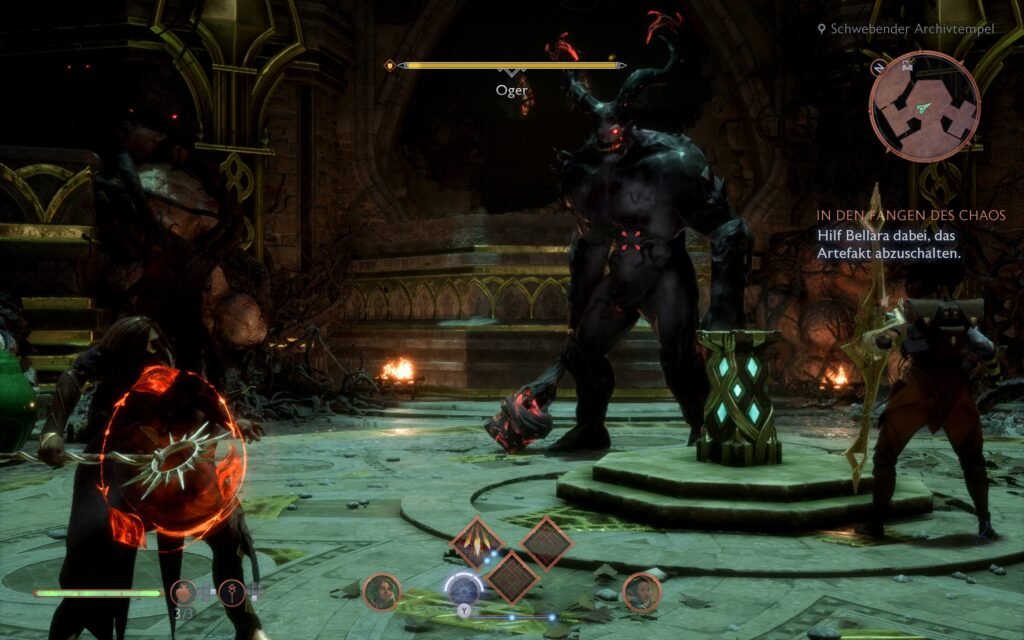Click the right companion portrait
Screen dimensions: 1024x640
[641, 592]
